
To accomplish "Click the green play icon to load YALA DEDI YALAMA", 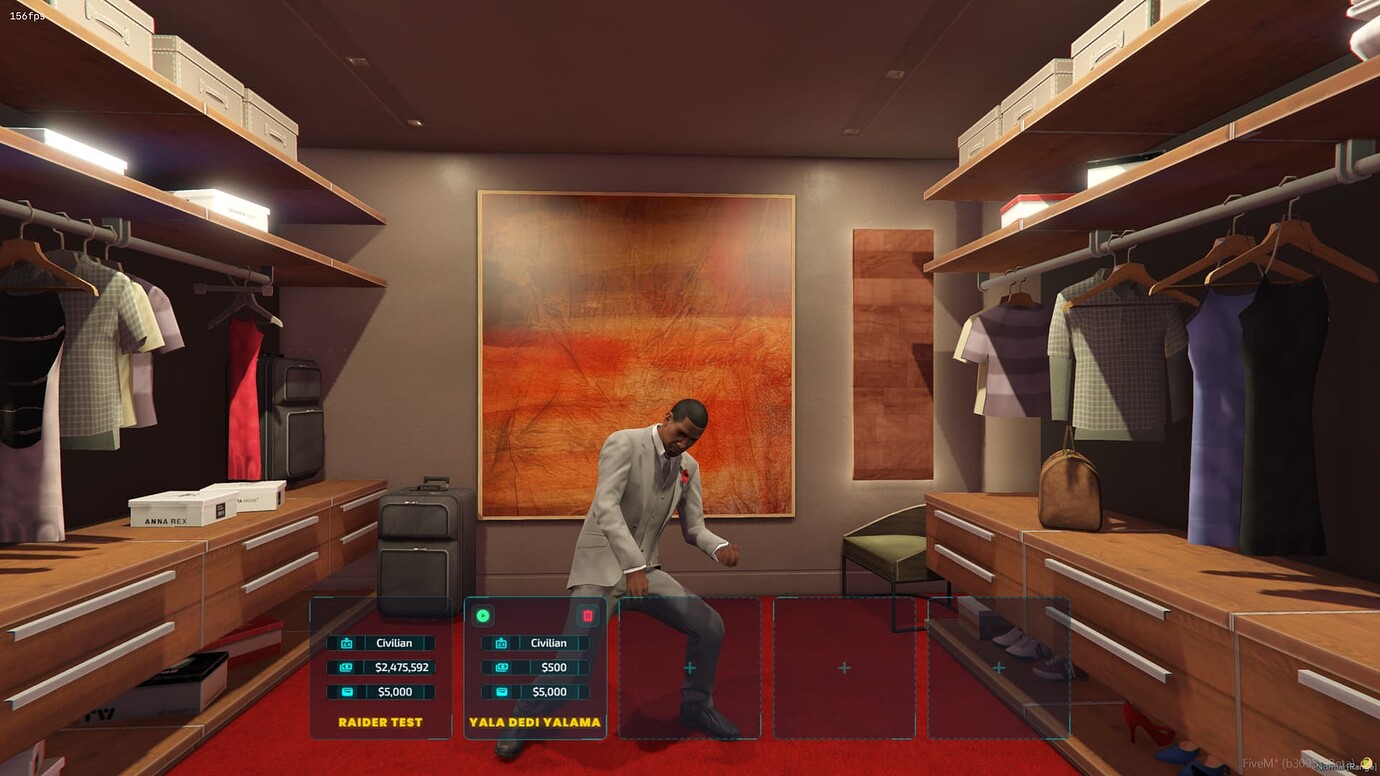I will (482, 615).
